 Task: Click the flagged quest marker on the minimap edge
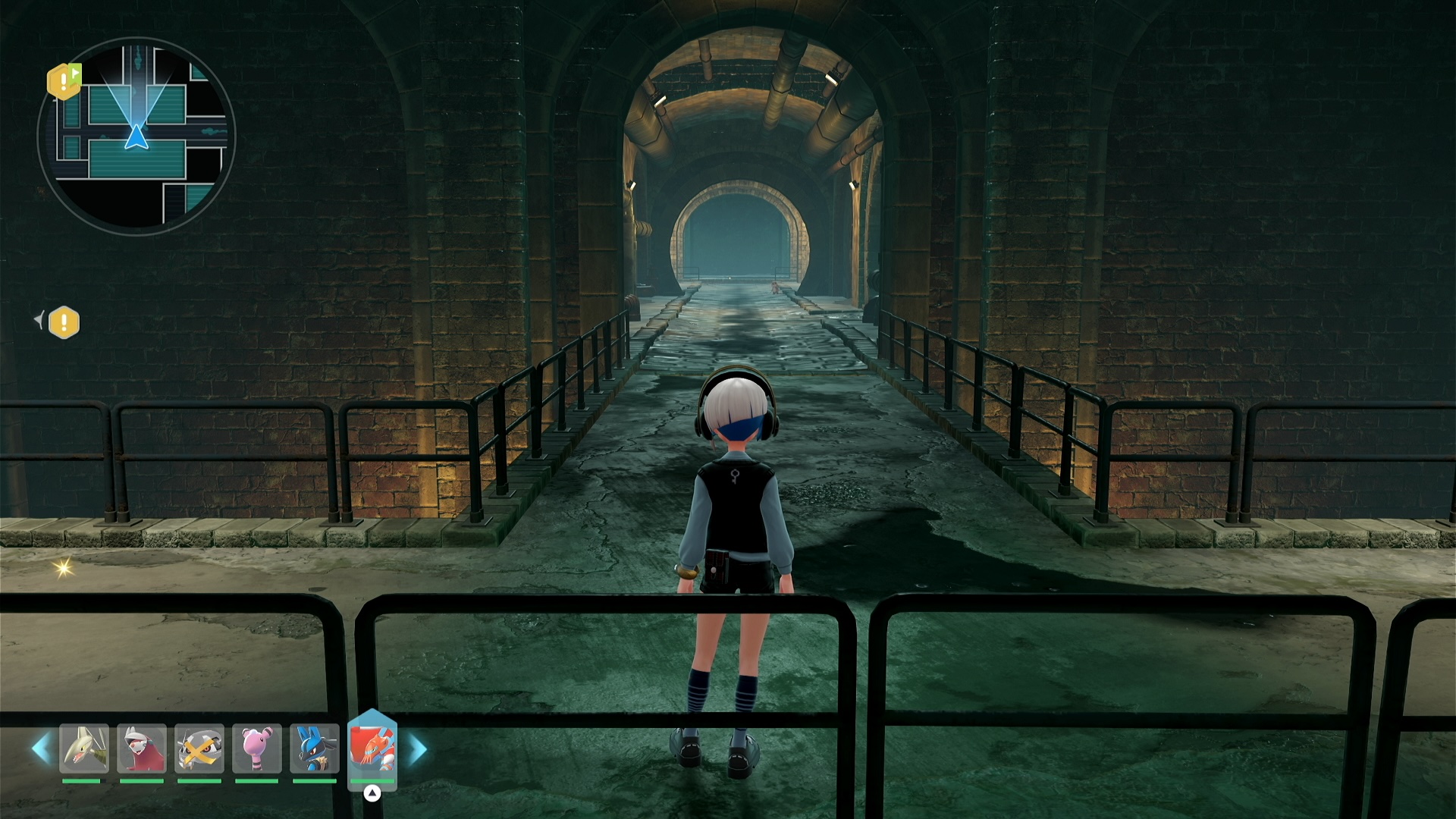(64, 81)
